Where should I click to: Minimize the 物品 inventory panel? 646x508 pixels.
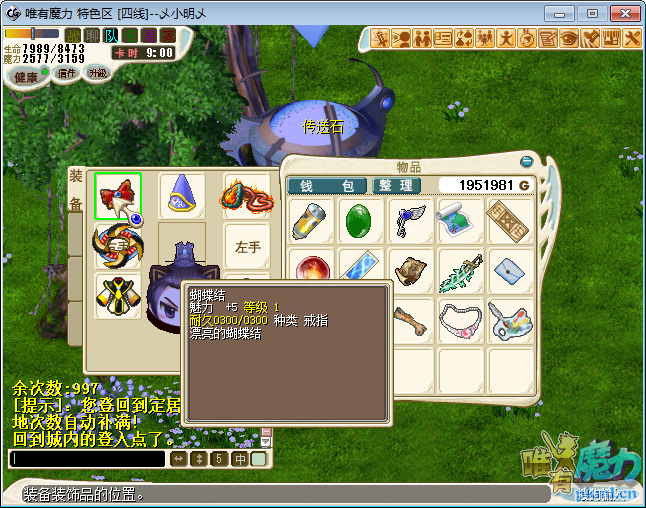pyautogui.click(x=527, y=161)
